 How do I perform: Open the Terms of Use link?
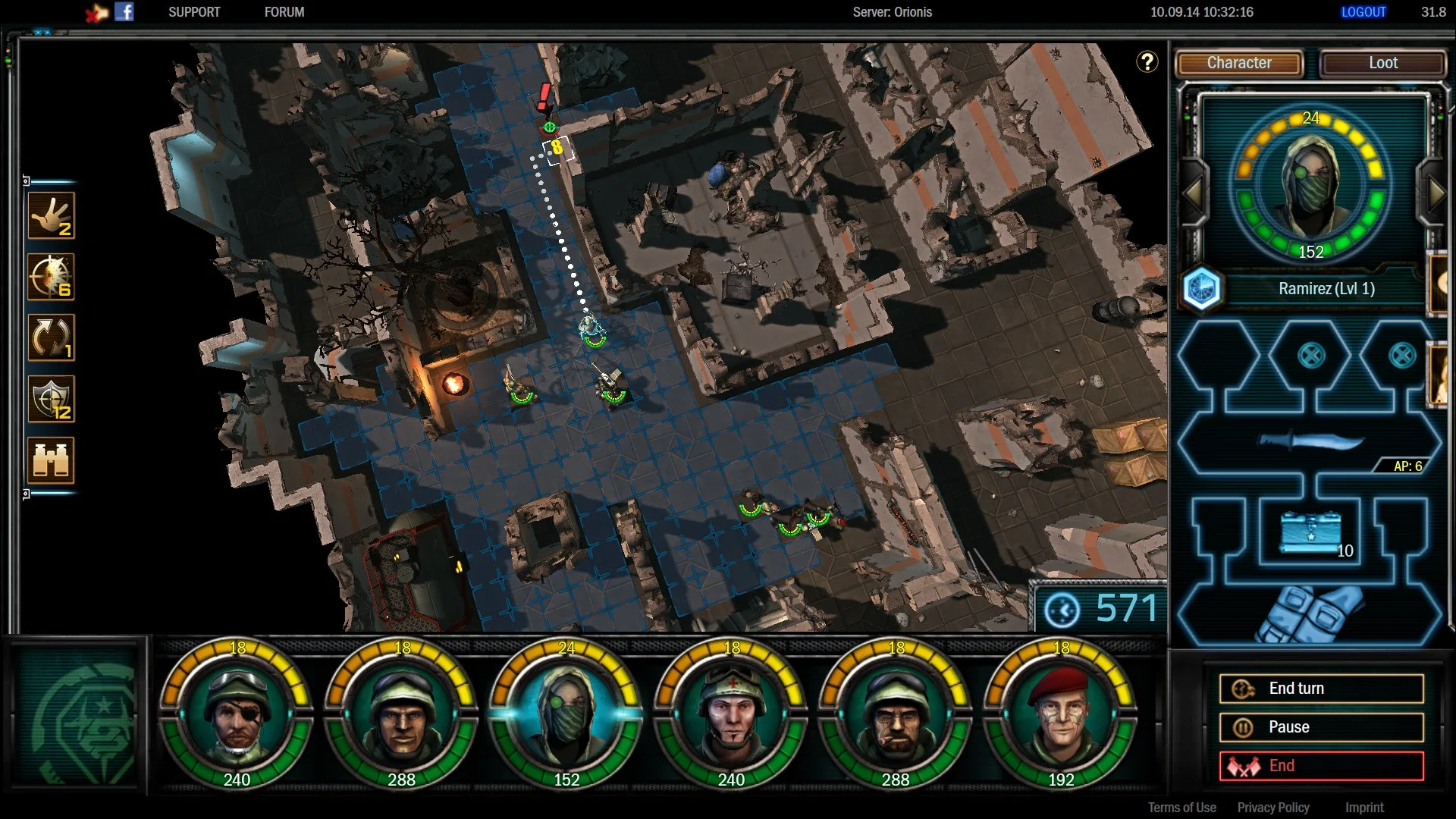pos(1181,807)
